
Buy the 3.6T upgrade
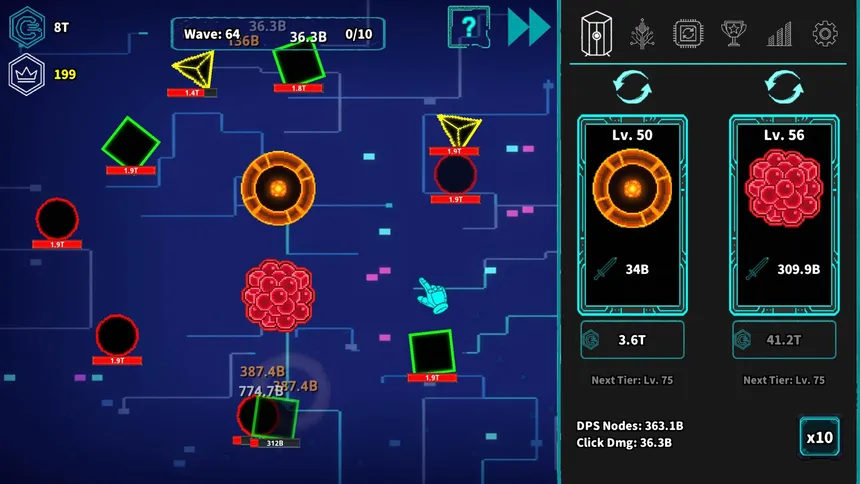[x=632, y=339]
